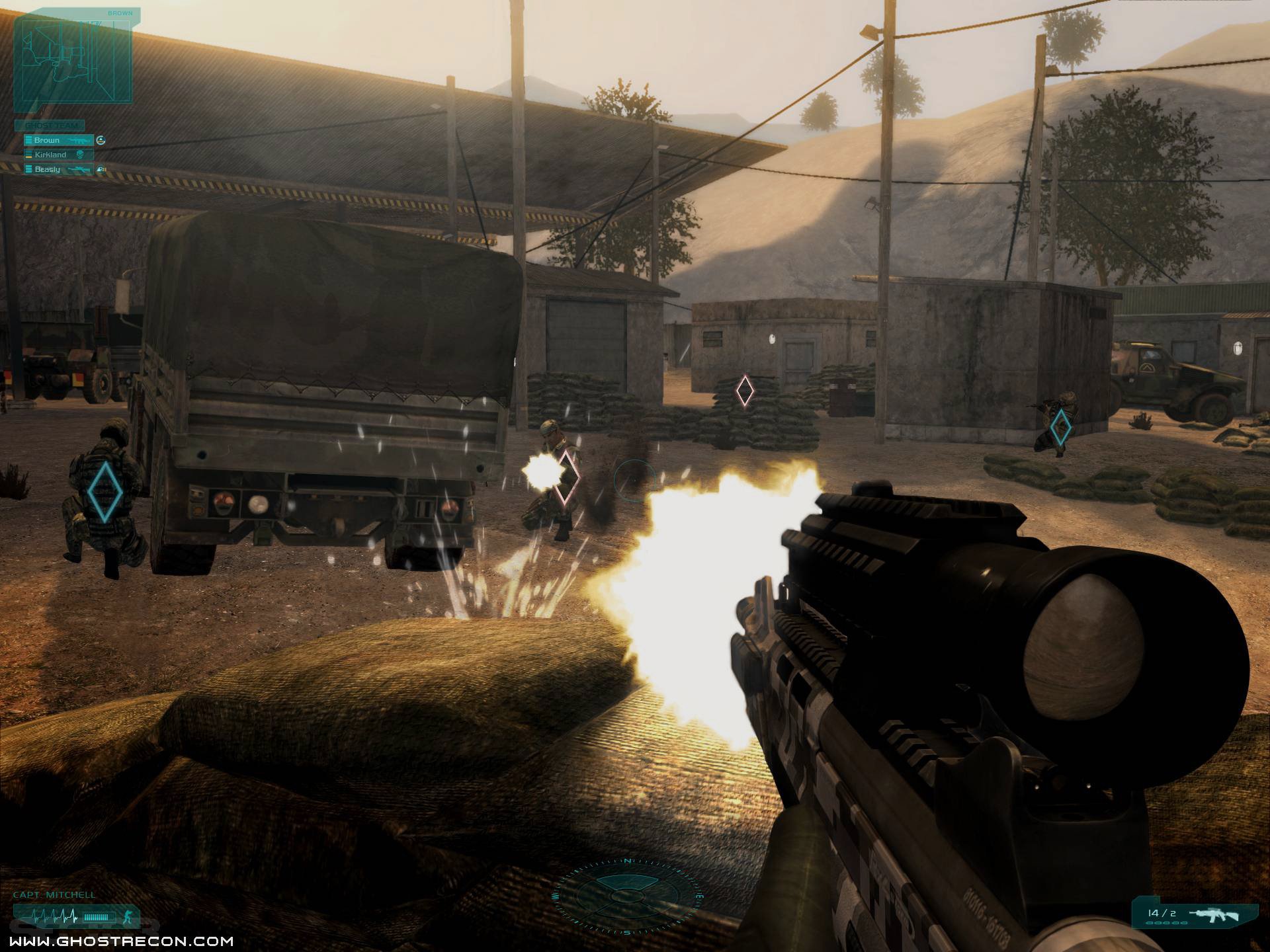
Task: Click the heartbeat monitor in Capt. Mitchell's panel
Action: (x=54, y=916)
